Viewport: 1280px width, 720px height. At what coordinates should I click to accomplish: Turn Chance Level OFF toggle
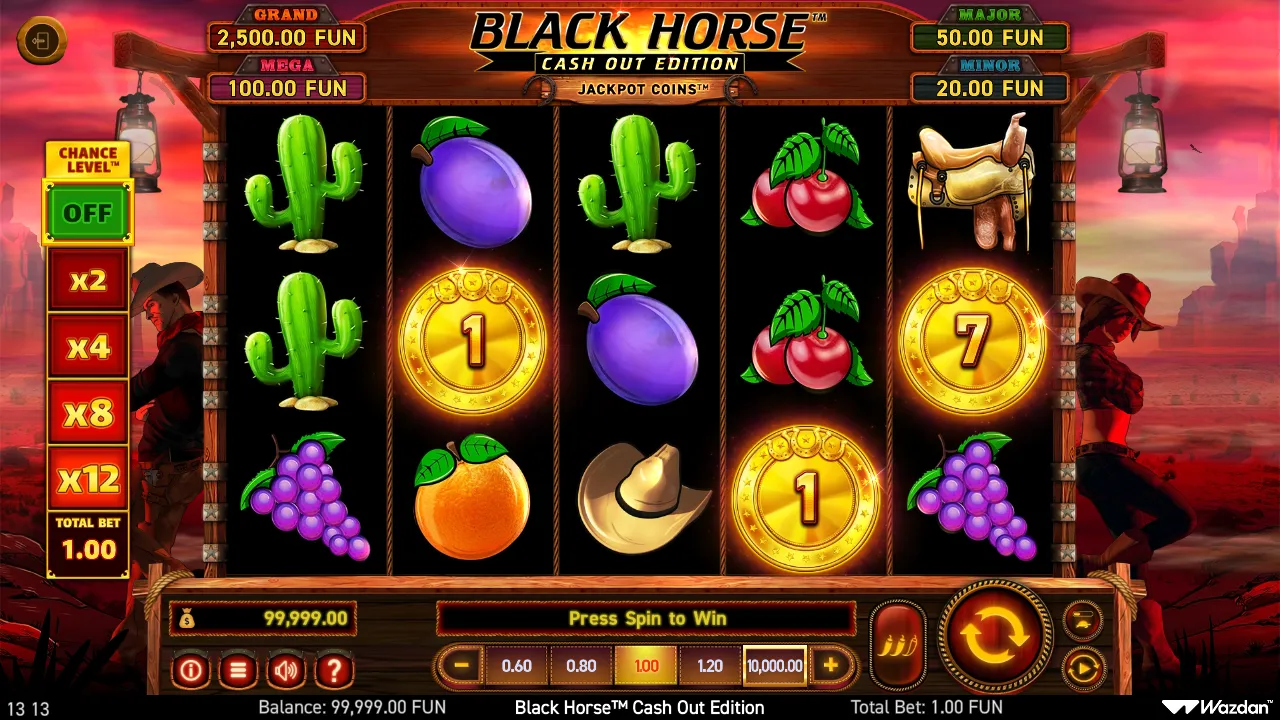(x=88, y=213)
